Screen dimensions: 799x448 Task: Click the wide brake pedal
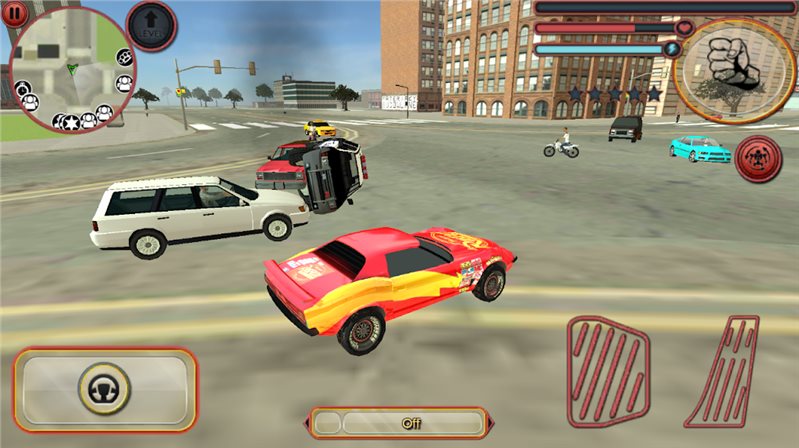[x=608, y=372]
